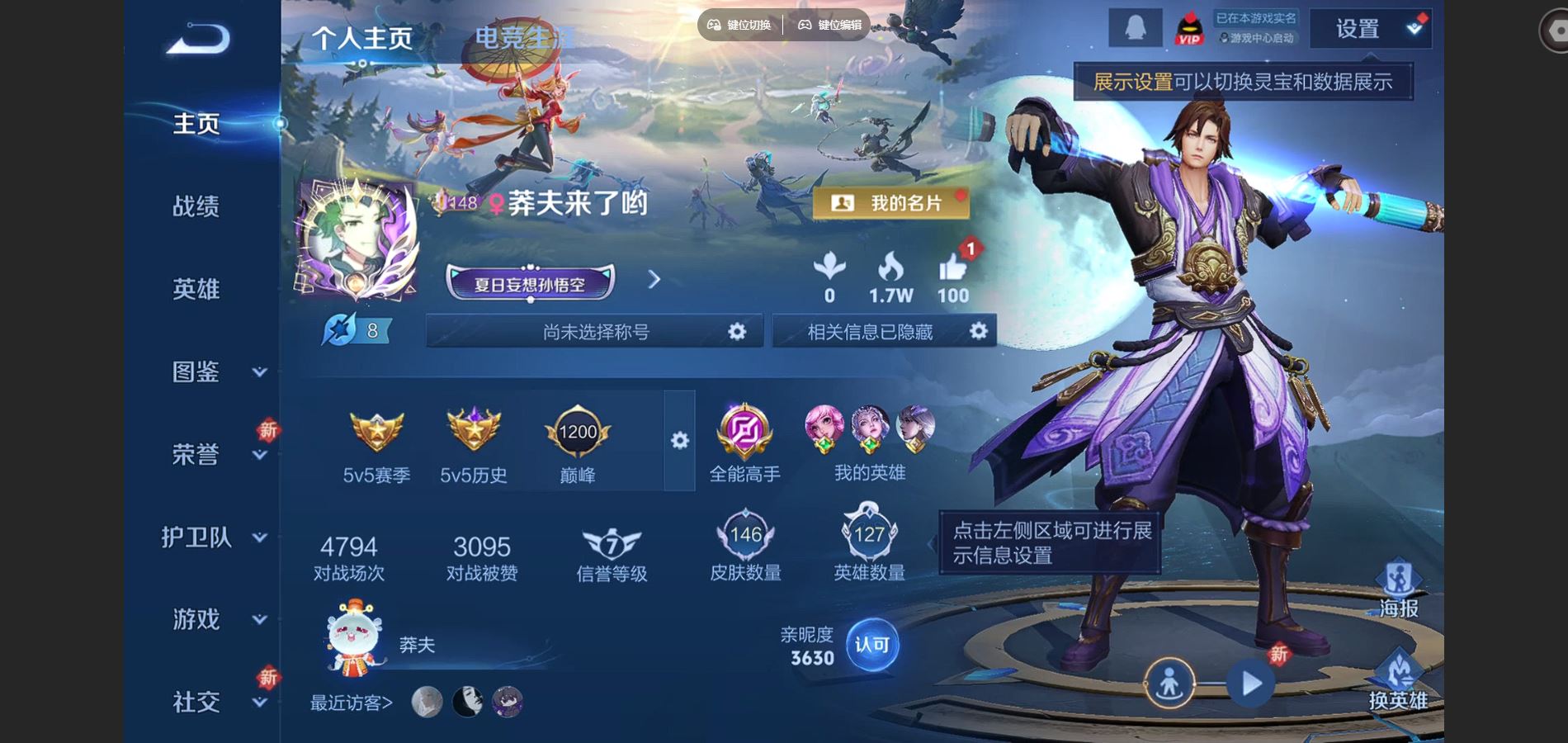The width and height of the screenshot is (1568, 743).
Task: Open 我的名片 name card
Action: 890,203
